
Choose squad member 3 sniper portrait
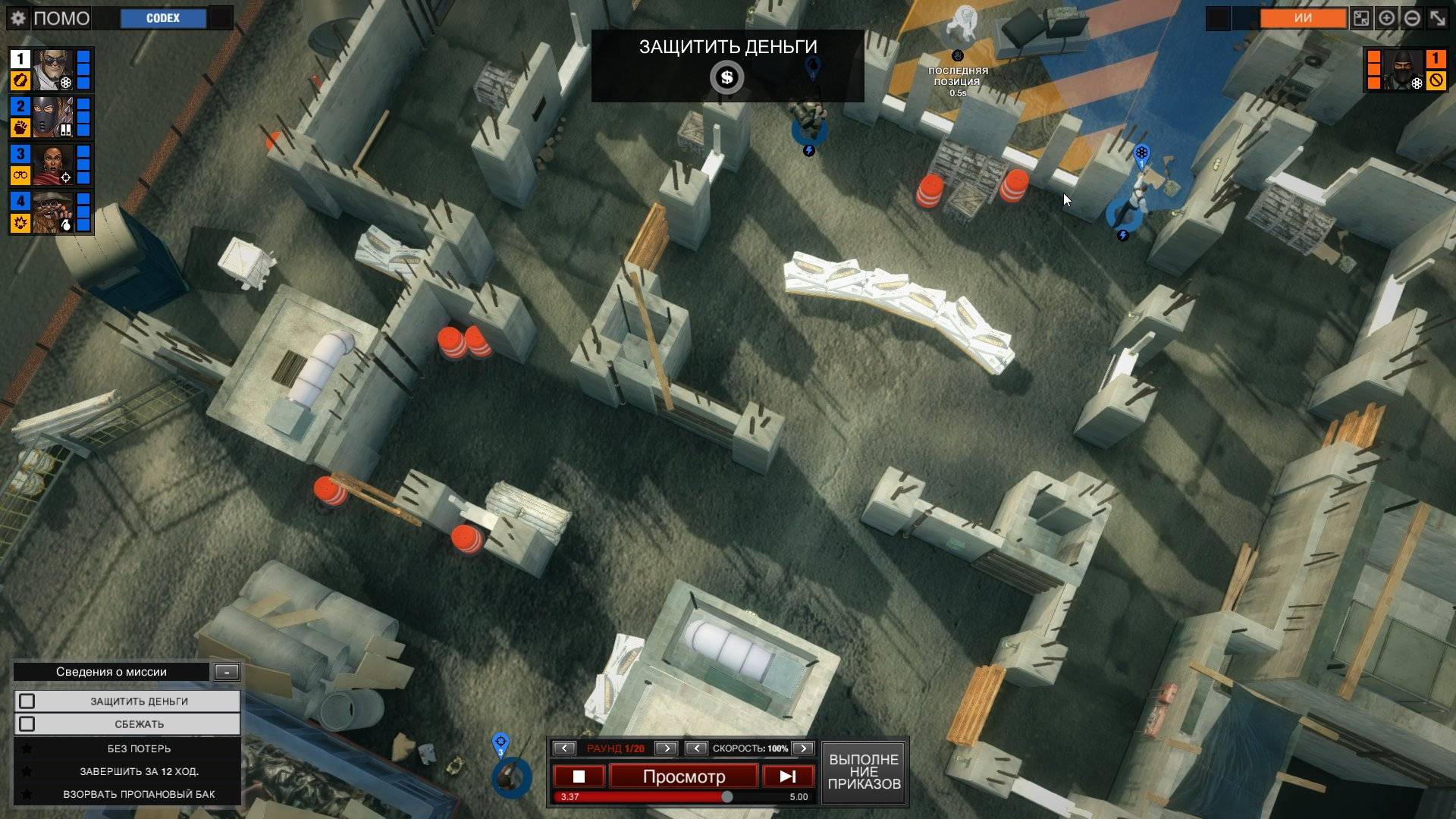tap(53, 164)
